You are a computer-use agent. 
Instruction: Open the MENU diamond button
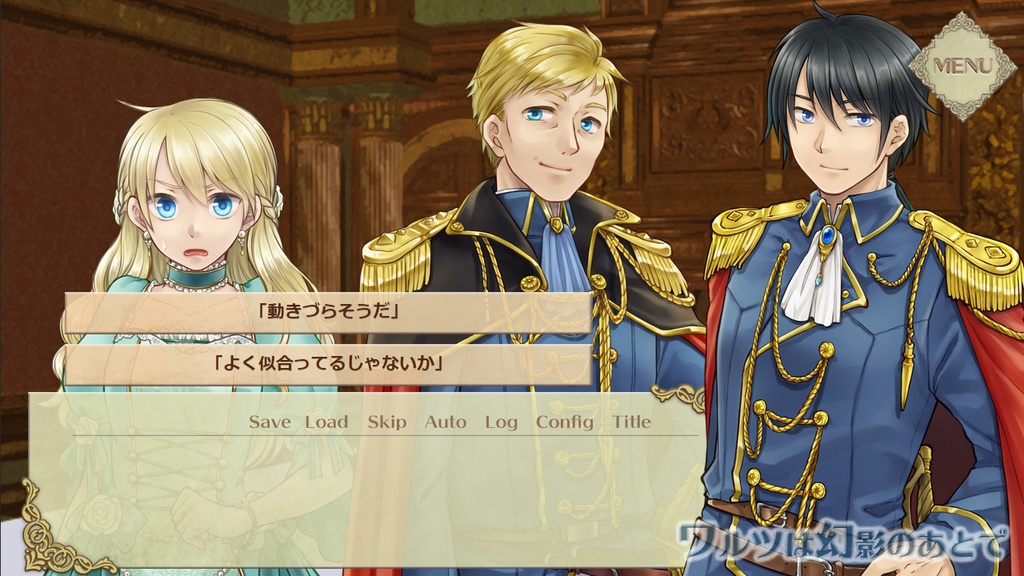pos(962,66)
